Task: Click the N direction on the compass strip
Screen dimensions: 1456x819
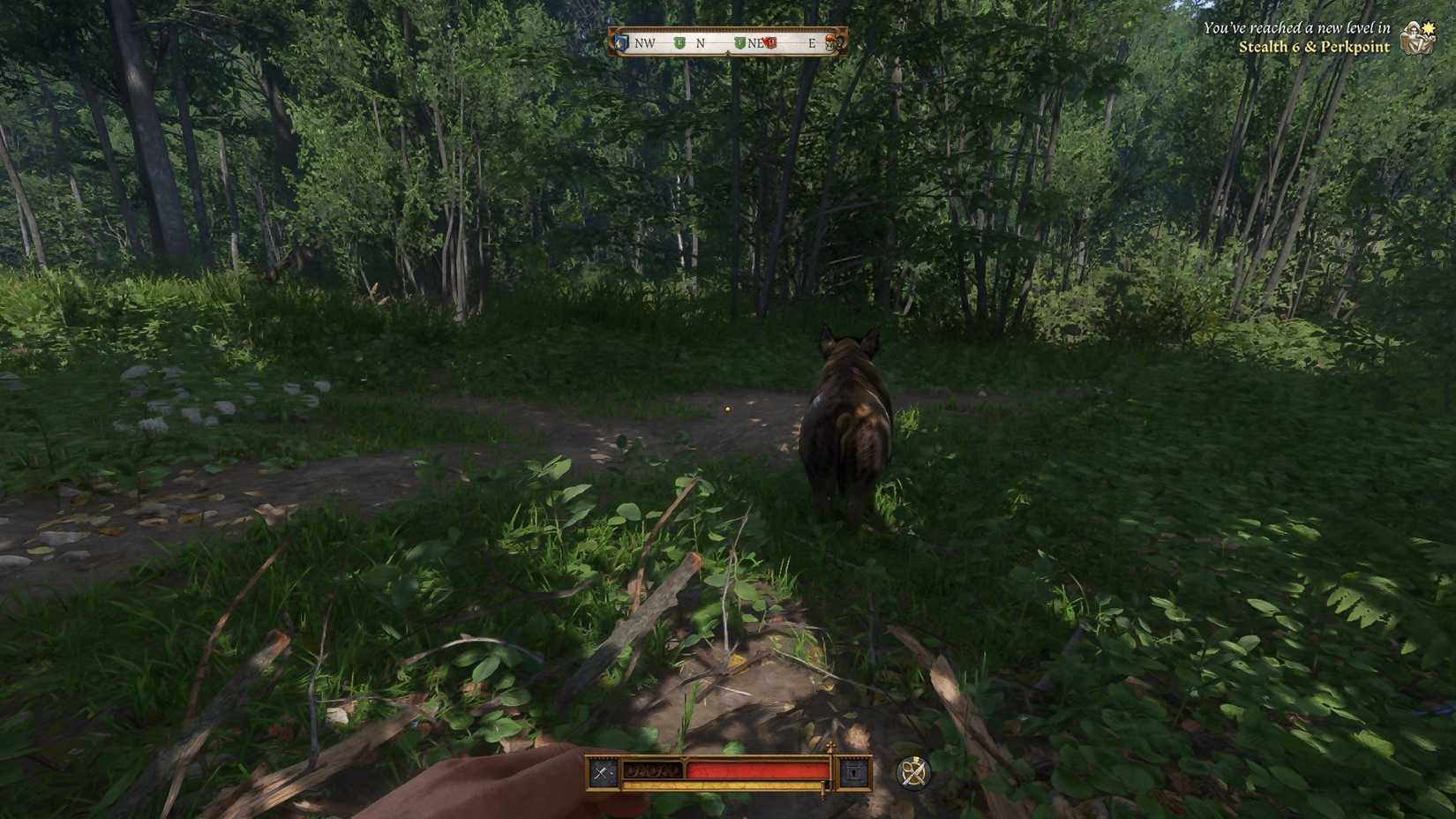Action: pyautogui.click(x=701, y=42)
